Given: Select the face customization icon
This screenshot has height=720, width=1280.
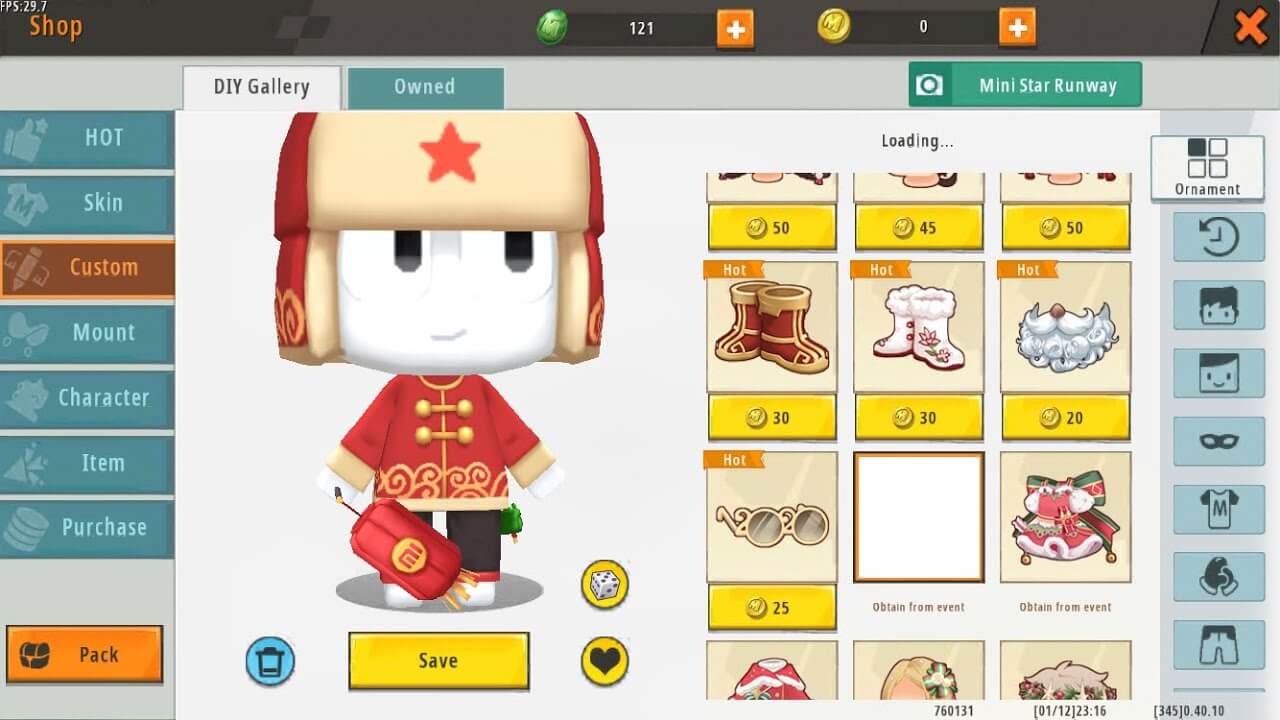Looking at the screenshot, I should click(1218, 373).
